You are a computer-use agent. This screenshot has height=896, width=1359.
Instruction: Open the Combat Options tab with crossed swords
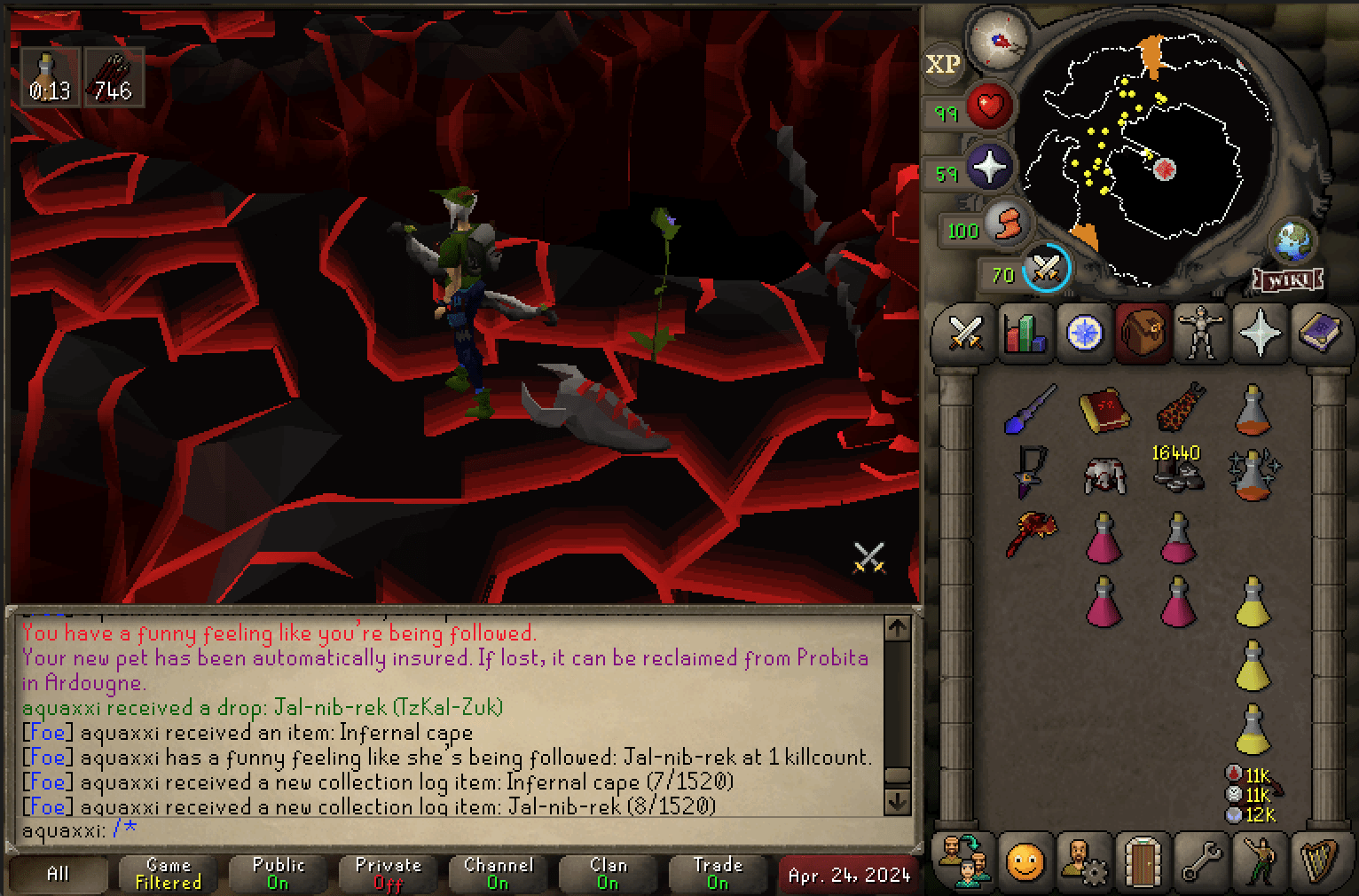point(964,334)
